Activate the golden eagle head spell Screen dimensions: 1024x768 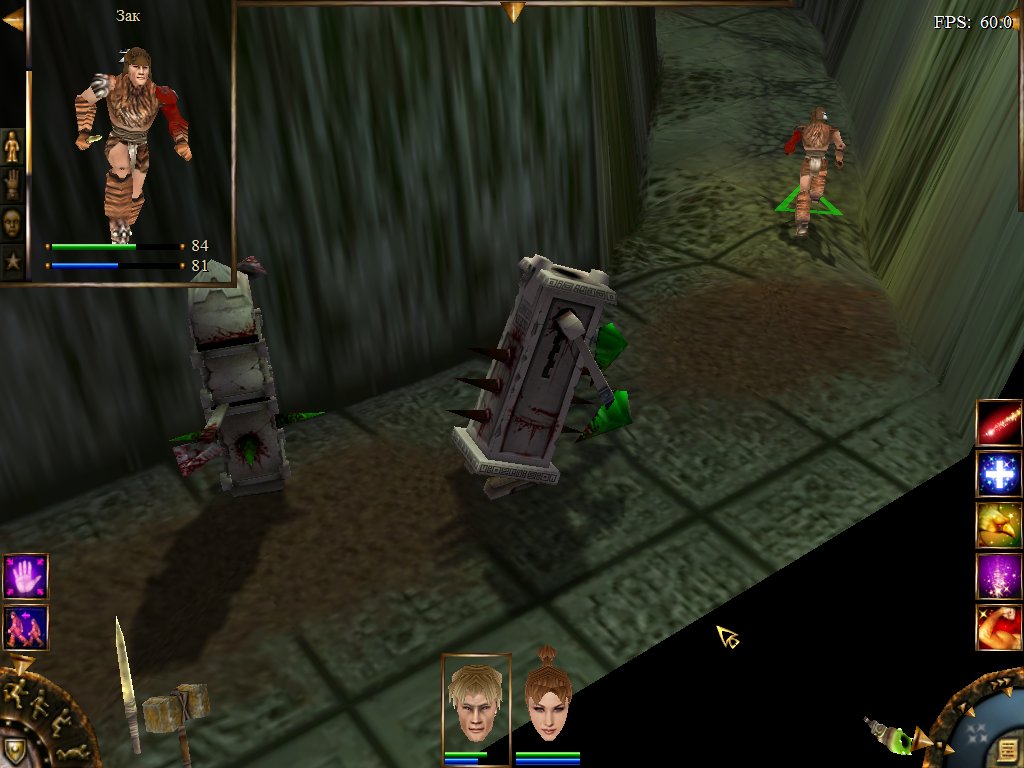tap(999, 525)
